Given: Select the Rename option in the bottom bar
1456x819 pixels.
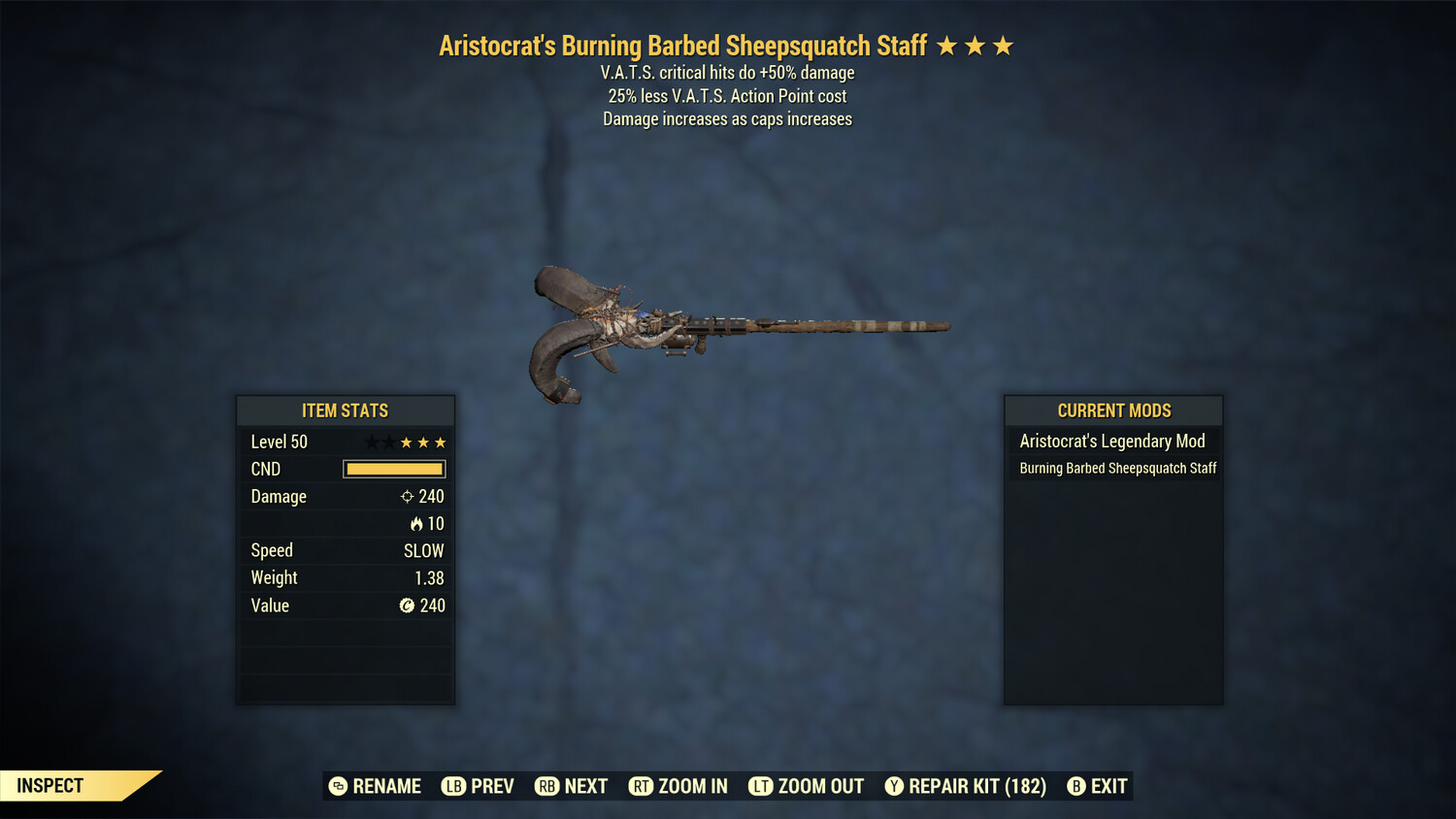Looking at the screenshot, I should (376, 786).
